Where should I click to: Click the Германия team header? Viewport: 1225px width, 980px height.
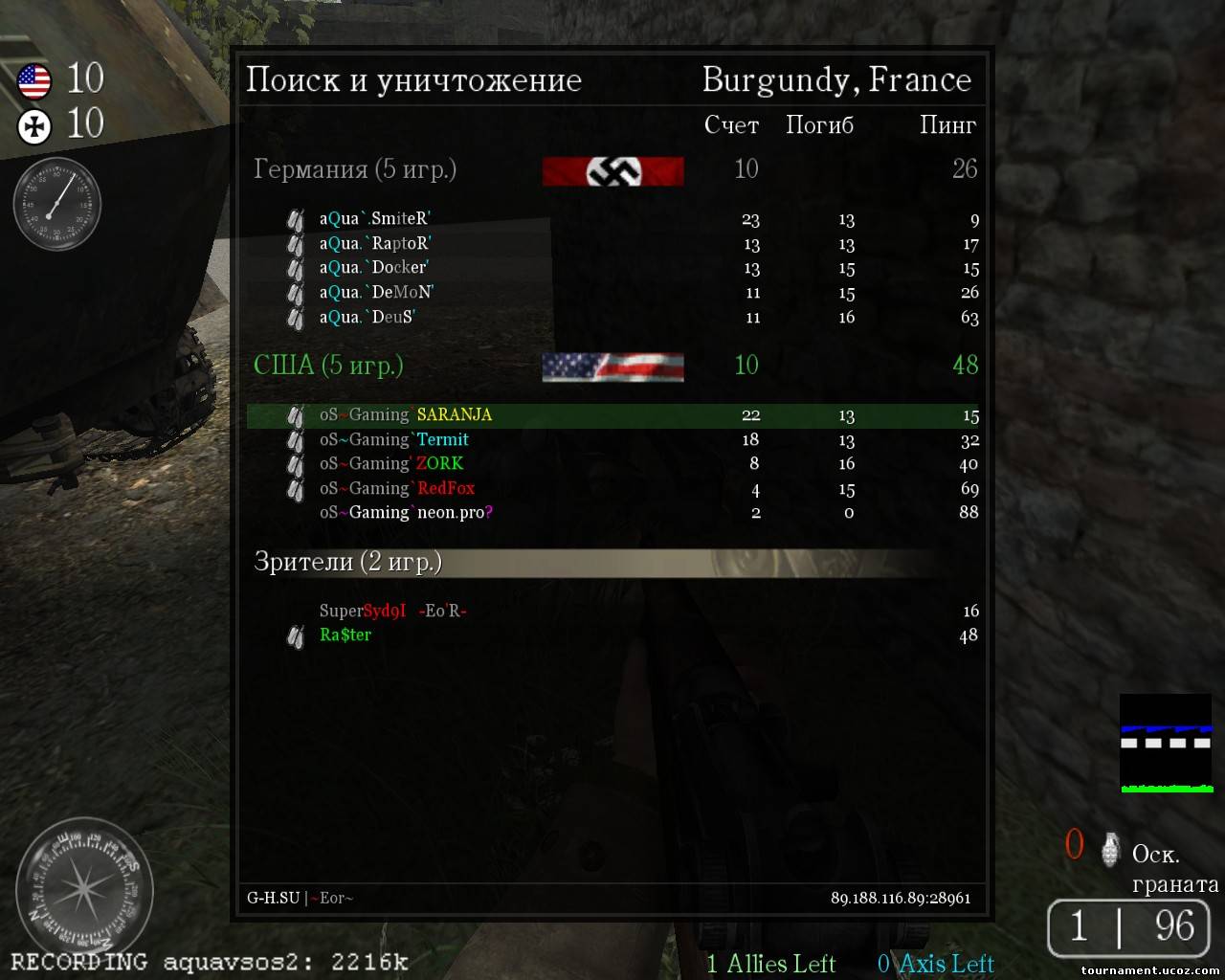tap(355, 169)
